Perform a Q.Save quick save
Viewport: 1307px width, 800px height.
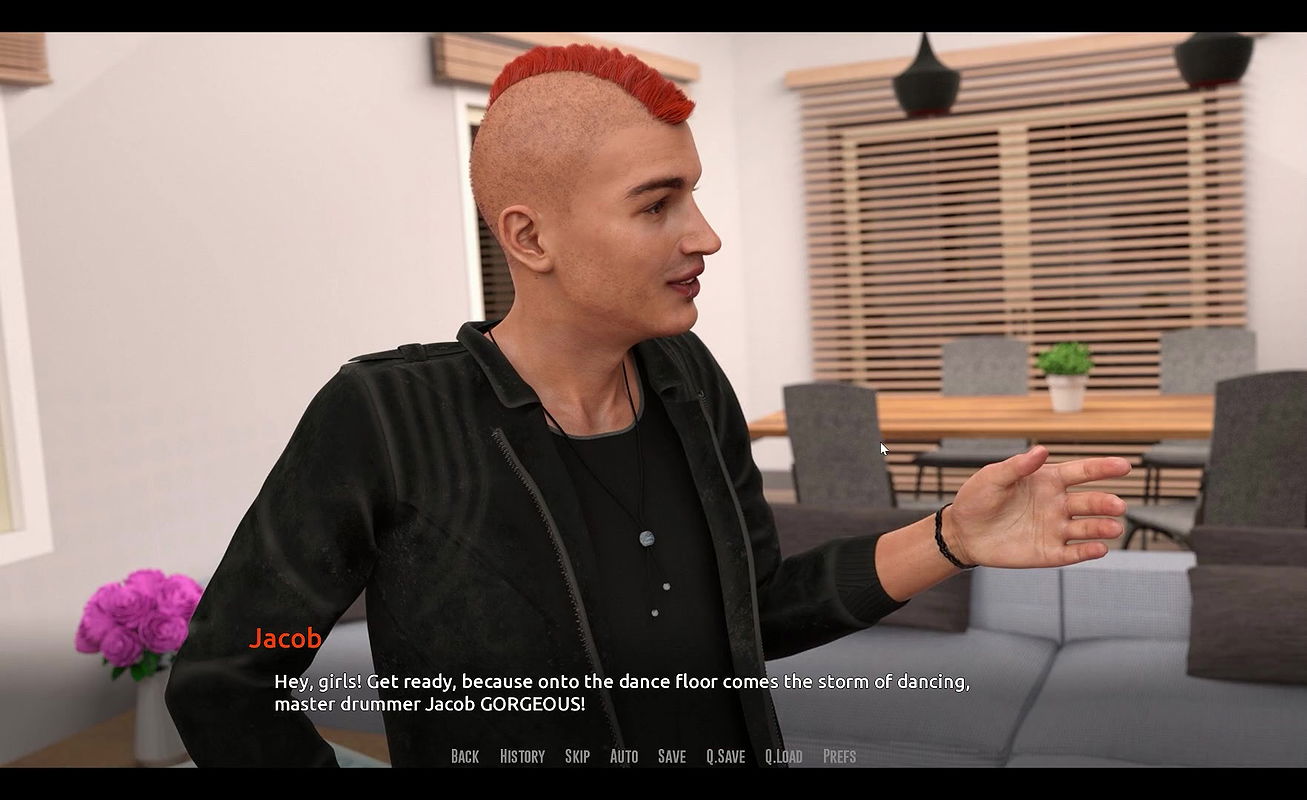coord(726,756)
